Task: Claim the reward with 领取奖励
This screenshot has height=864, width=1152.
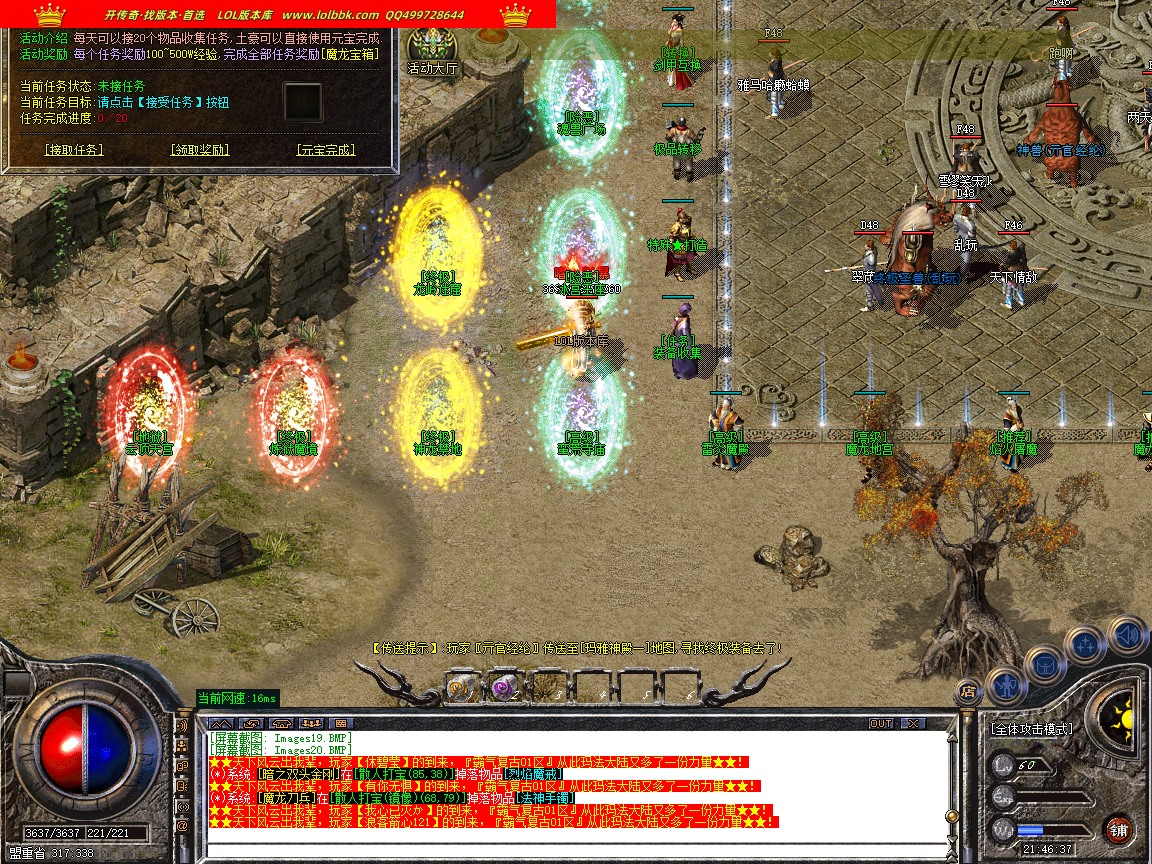Action: point(200,150)
